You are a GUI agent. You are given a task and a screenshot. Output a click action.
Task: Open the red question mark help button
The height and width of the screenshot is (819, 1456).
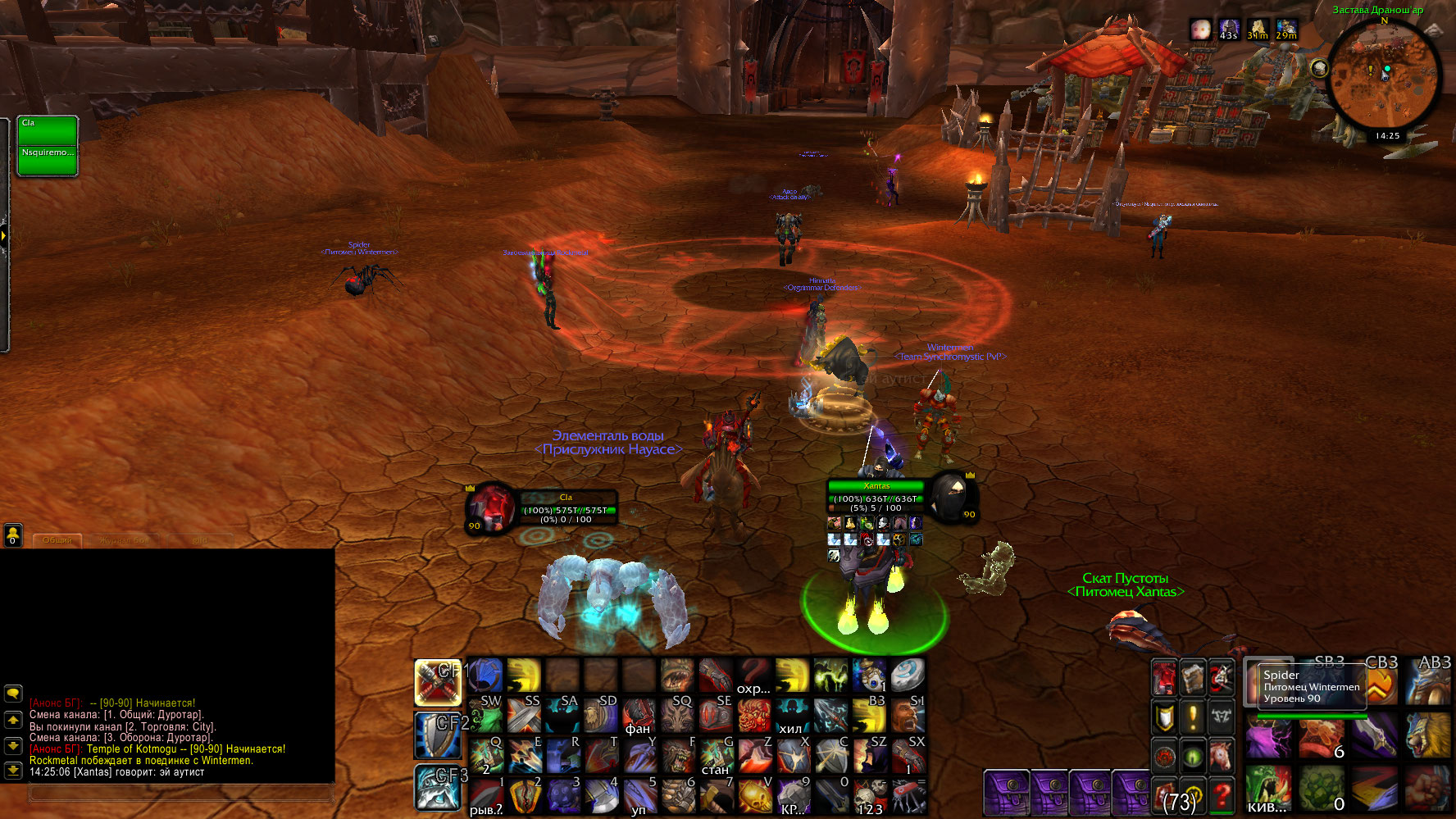tap(1222, 795)
